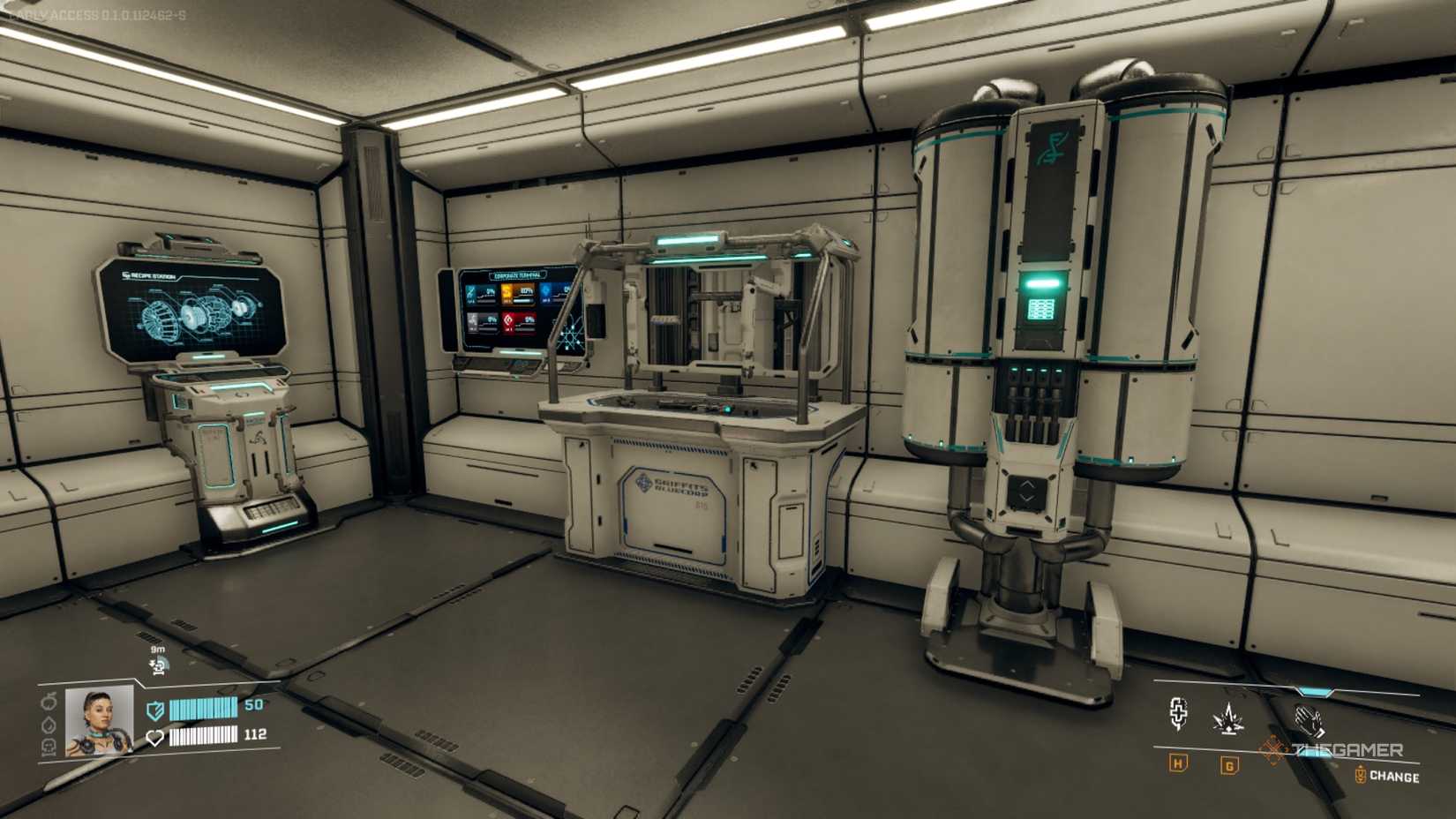The image size is (1456, 819).
Task: Open the Corporate Terminal header tab
Action: (517, 275)
